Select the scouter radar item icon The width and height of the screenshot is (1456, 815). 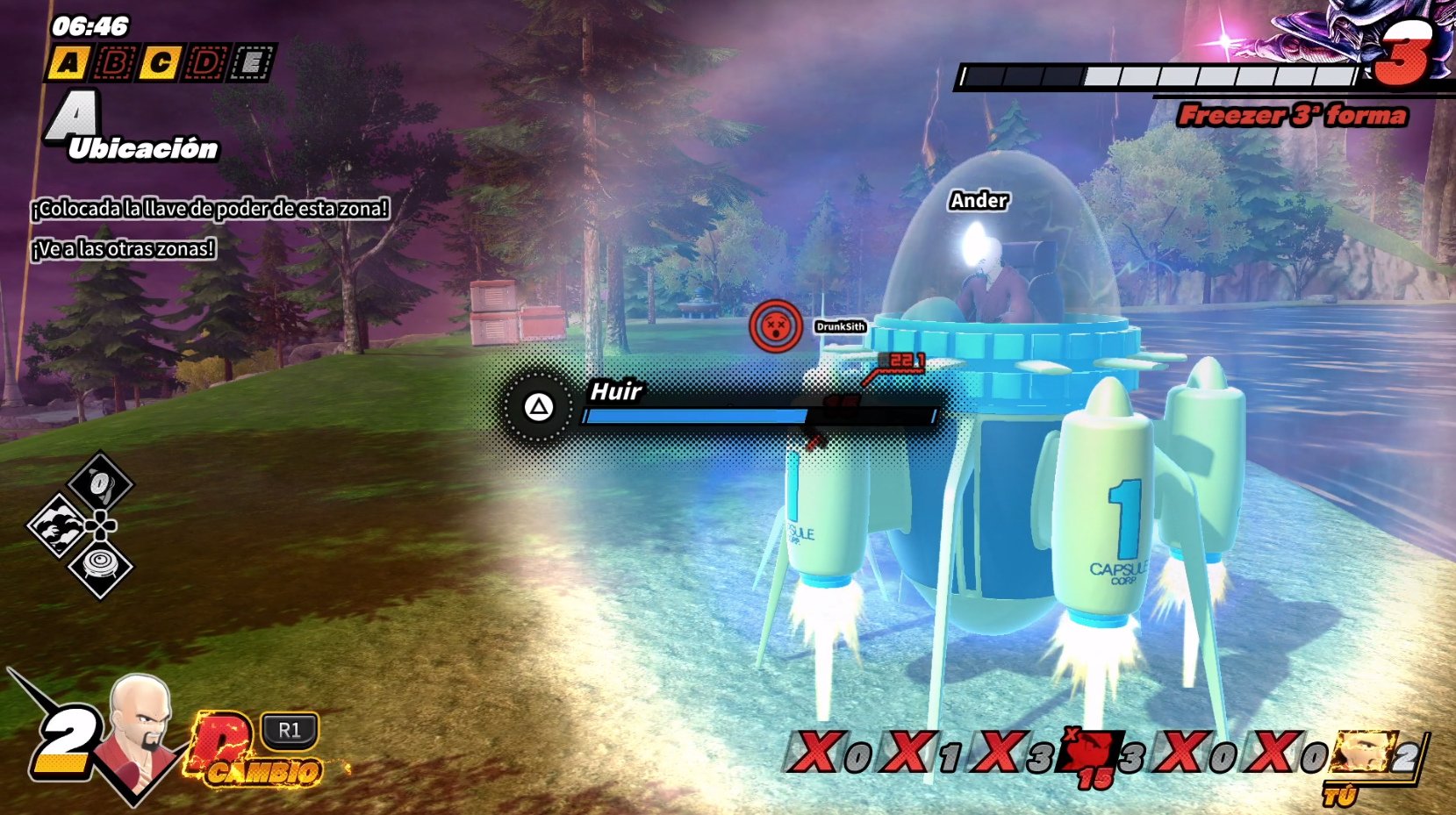99,483
